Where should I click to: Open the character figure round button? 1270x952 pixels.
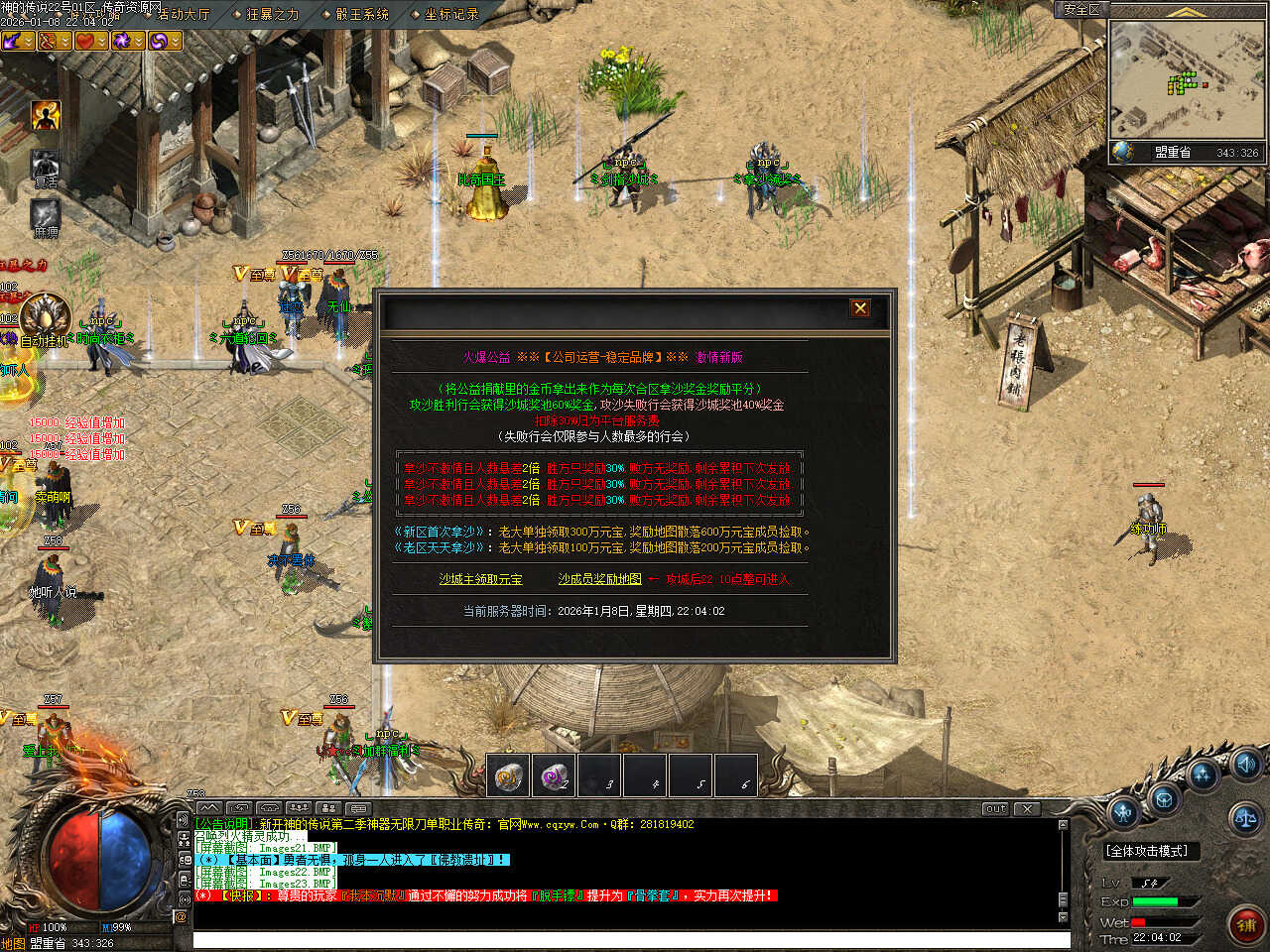click(1123, 813)
